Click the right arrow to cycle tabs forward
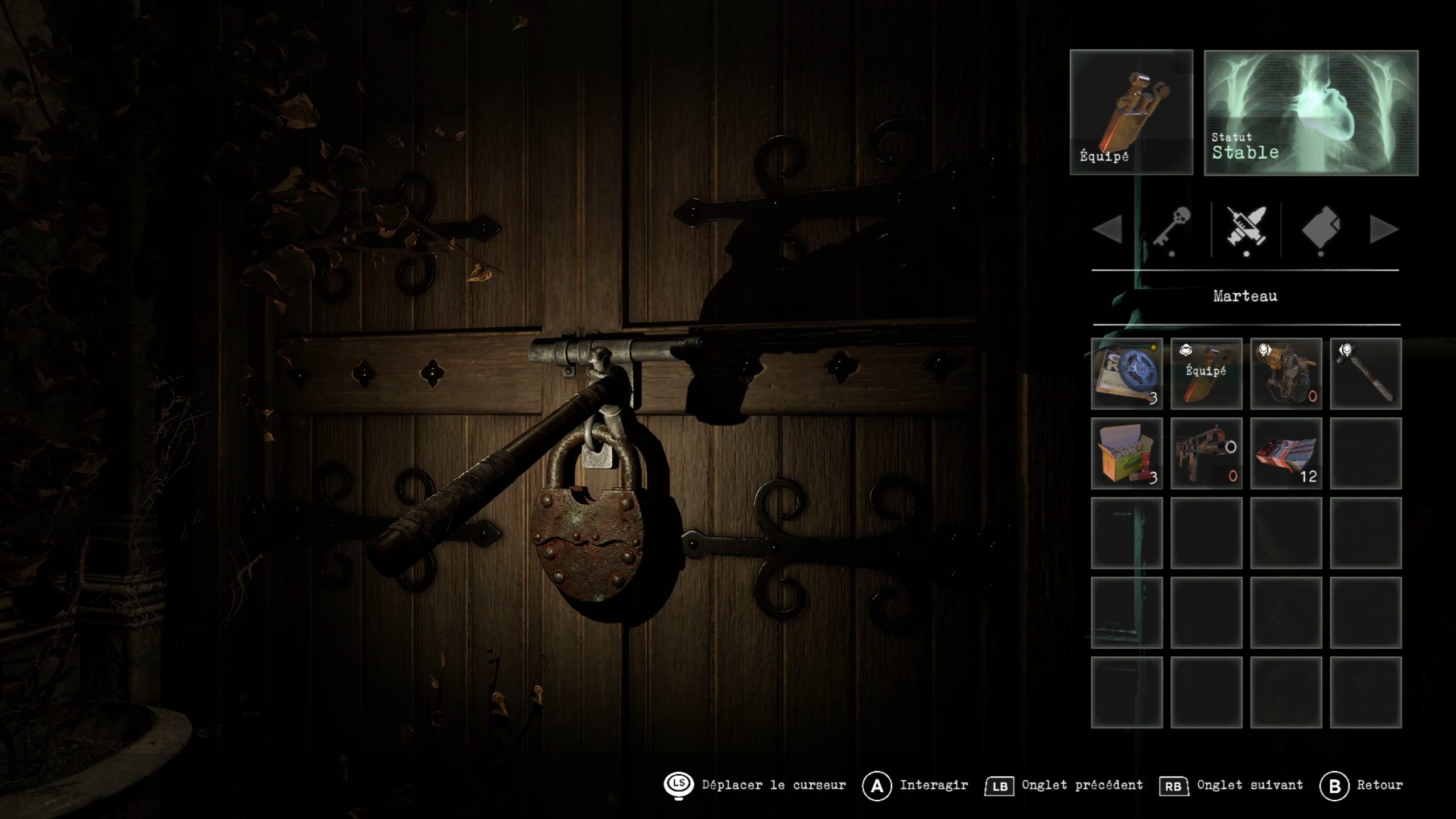The image size is (1456, 819). 1384,229
